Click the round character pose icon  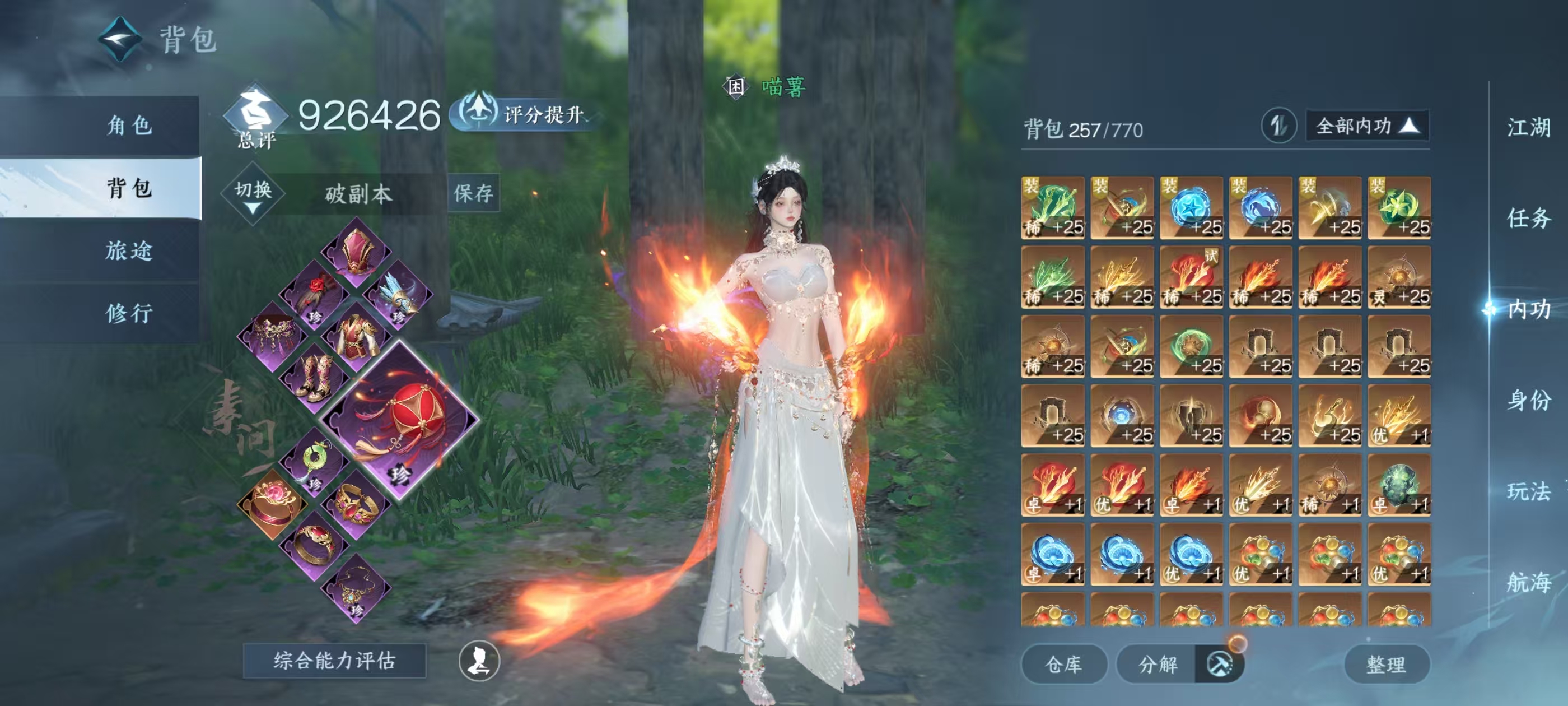coord(479,661)
